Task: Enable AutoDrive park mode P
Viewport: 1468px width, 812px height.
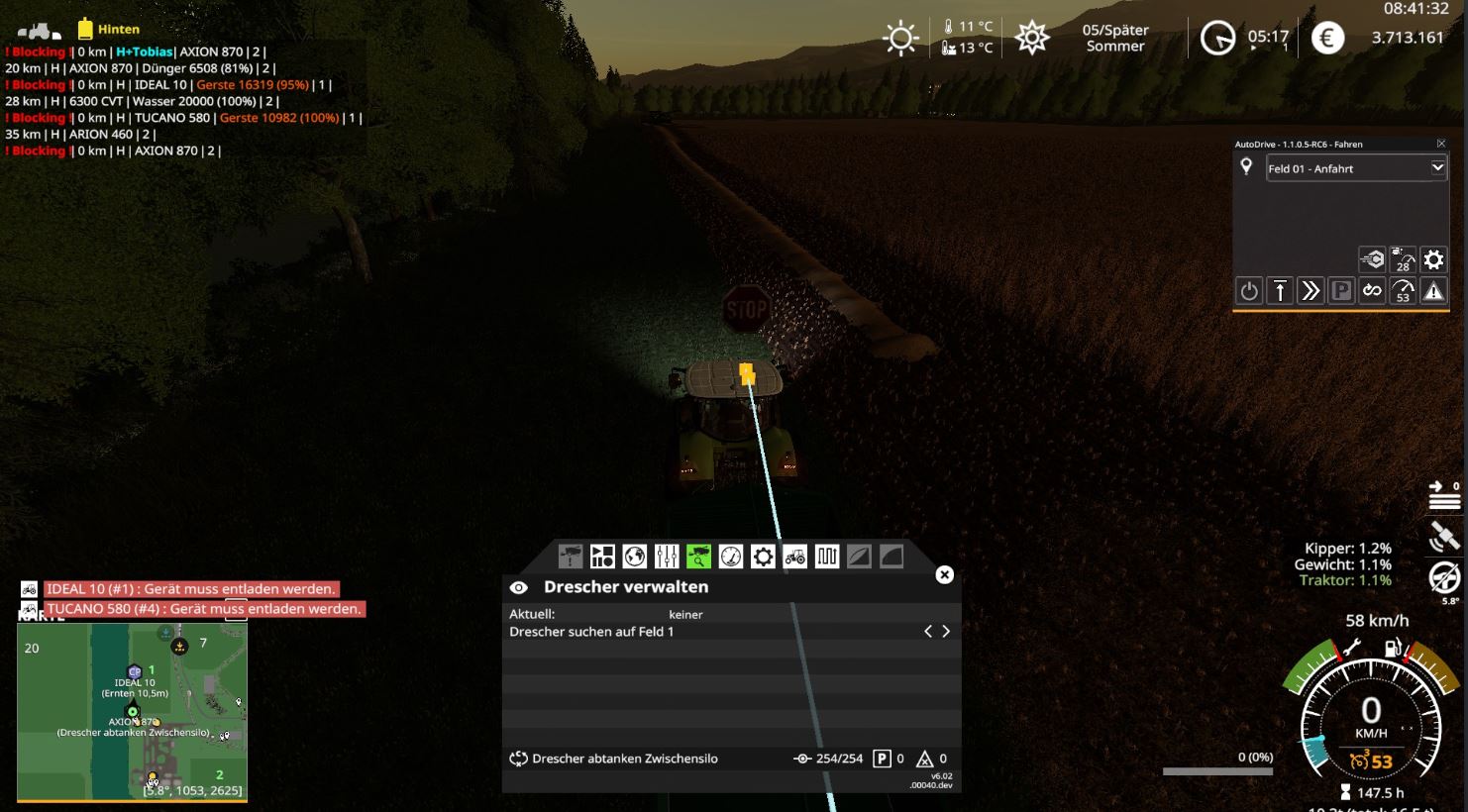Action: [1340, 290]
